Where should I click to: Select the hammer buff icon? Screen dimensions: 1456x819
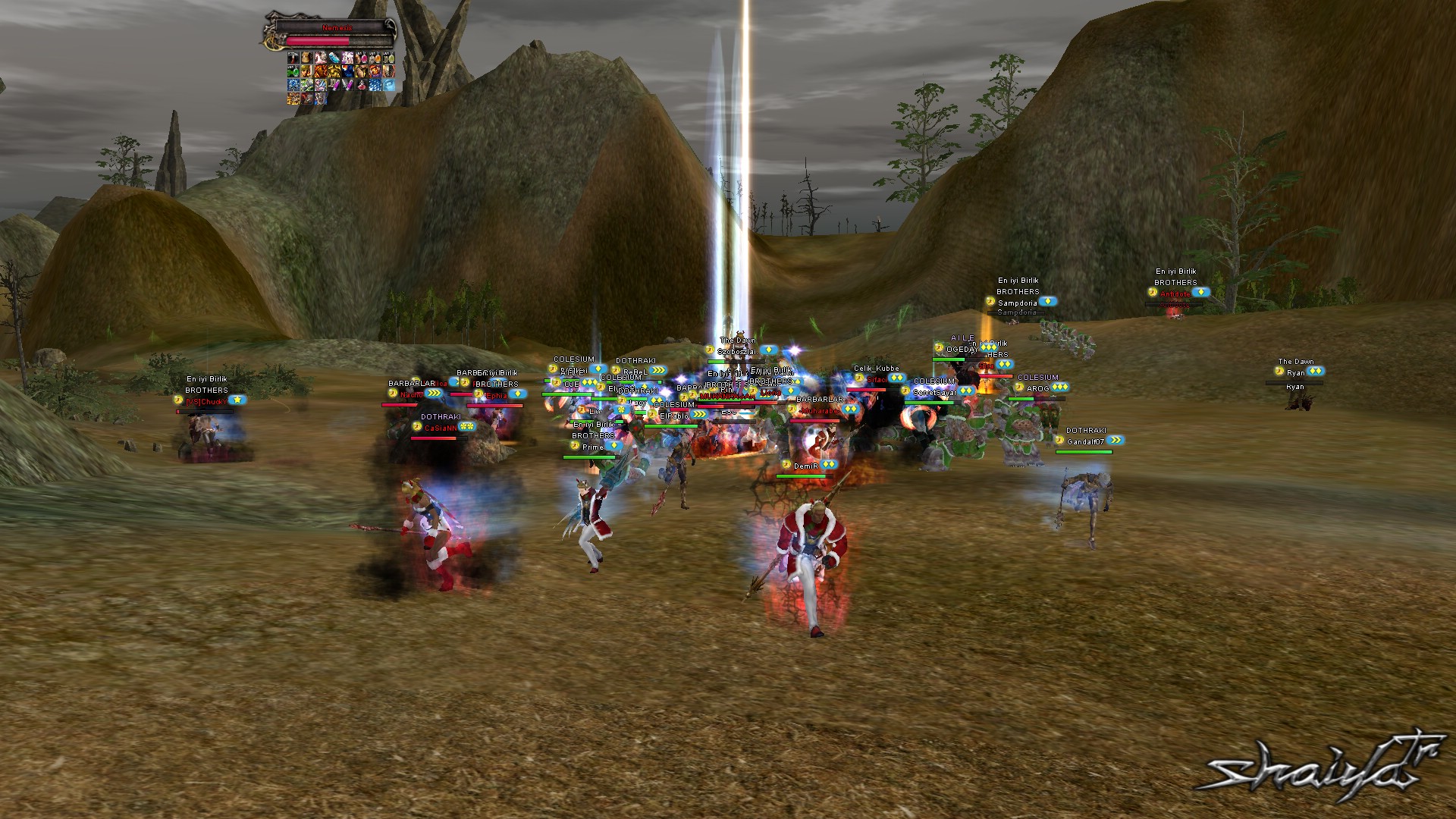[x=293, y=58]
